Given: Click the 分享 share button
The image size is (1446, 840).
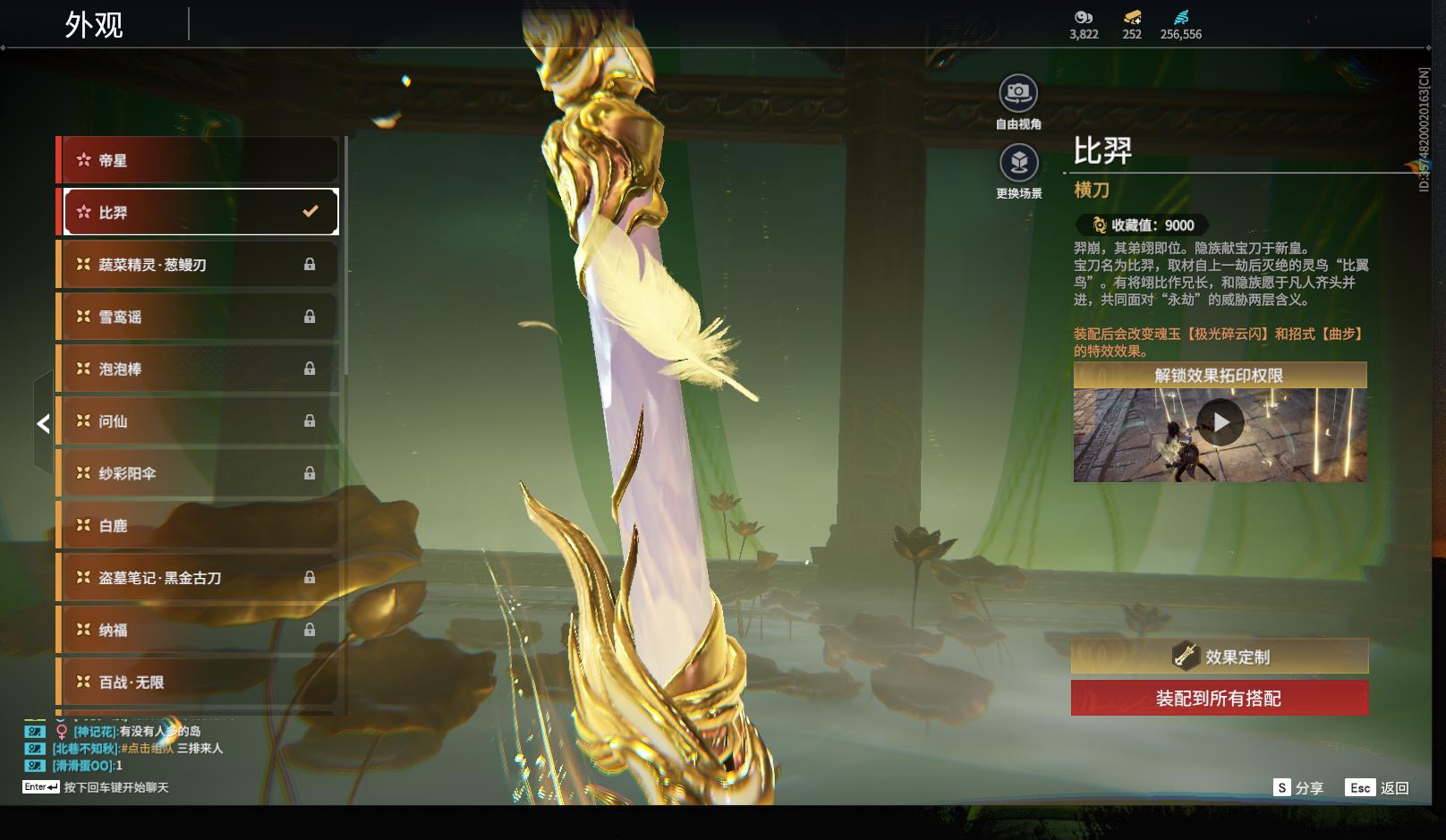Looking at the screenshot, I should (1298, 788).
